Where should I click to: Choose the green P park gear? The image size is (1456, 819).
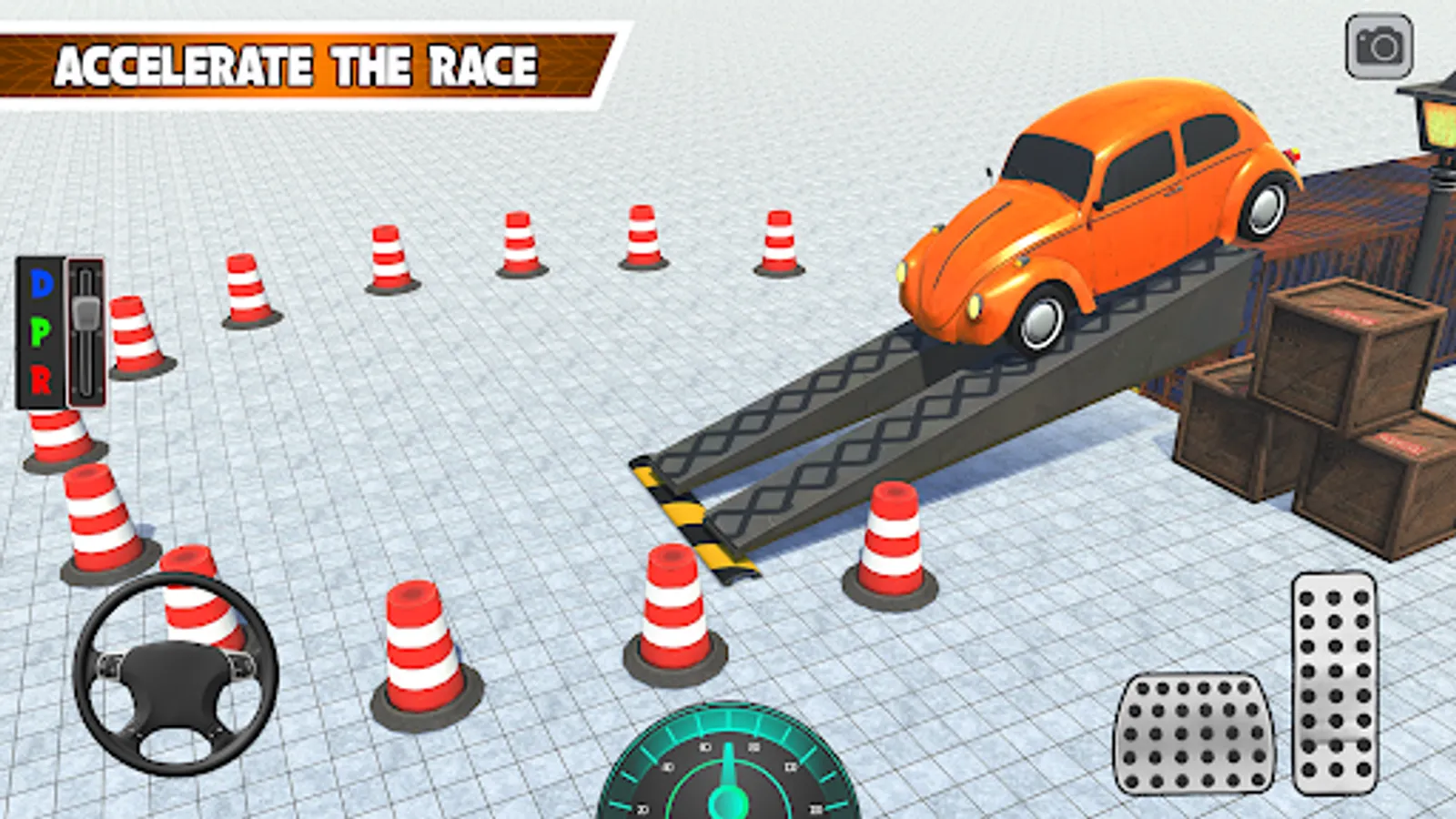(41, 332)
